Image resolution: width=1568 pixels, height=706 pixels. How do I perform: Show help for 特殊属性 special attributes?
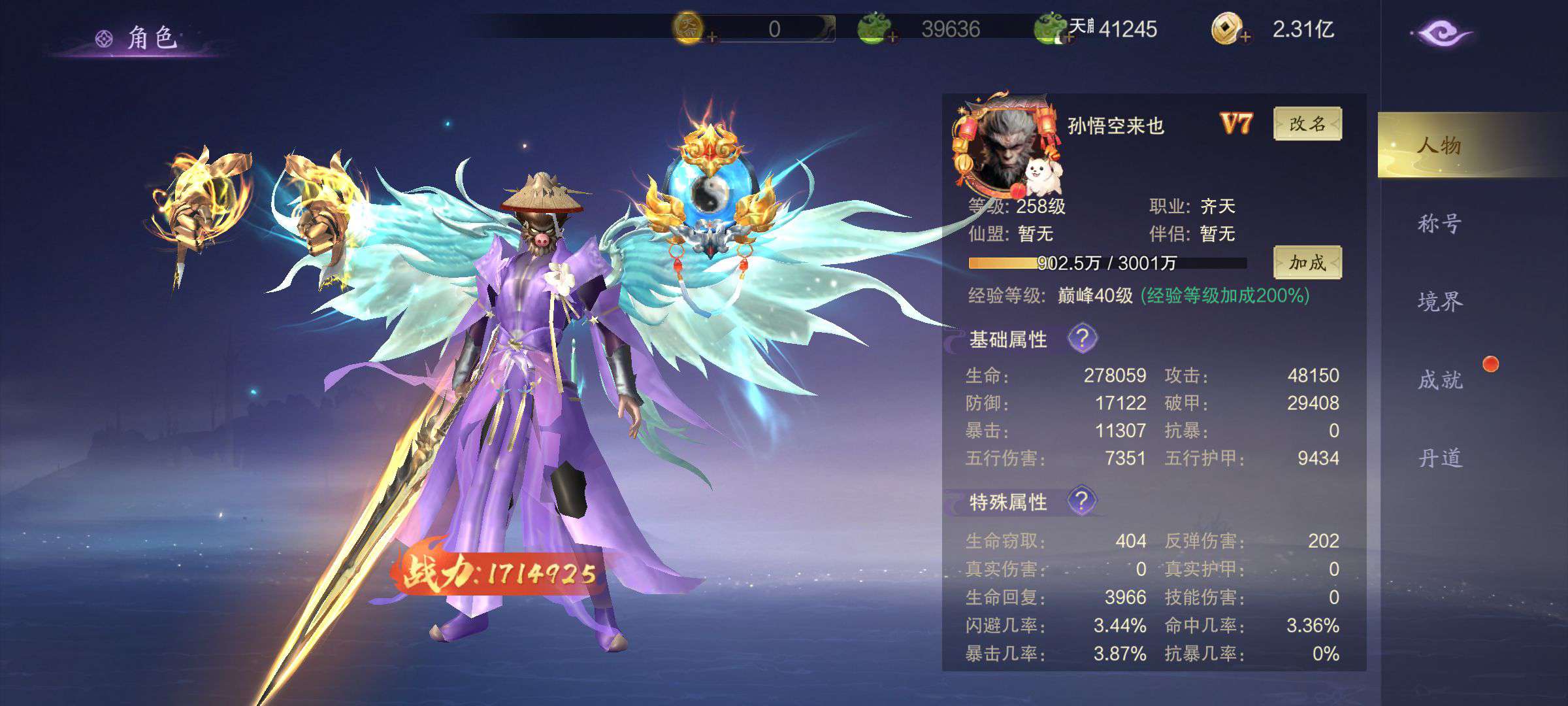click(x=1082, y=501)
